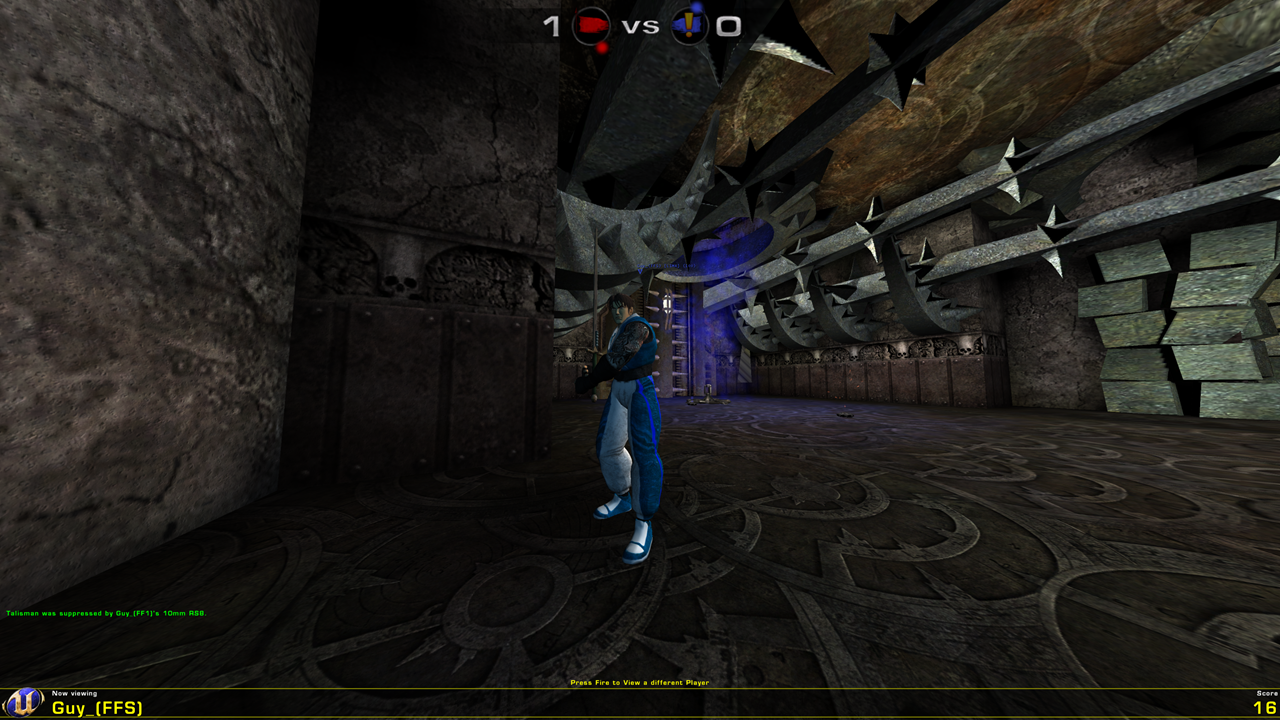The height and width of the screenshot is (720, 1280).
Task: Expand the spectated player name Guy_(FFS)
Action: click(x=97, y=707)
